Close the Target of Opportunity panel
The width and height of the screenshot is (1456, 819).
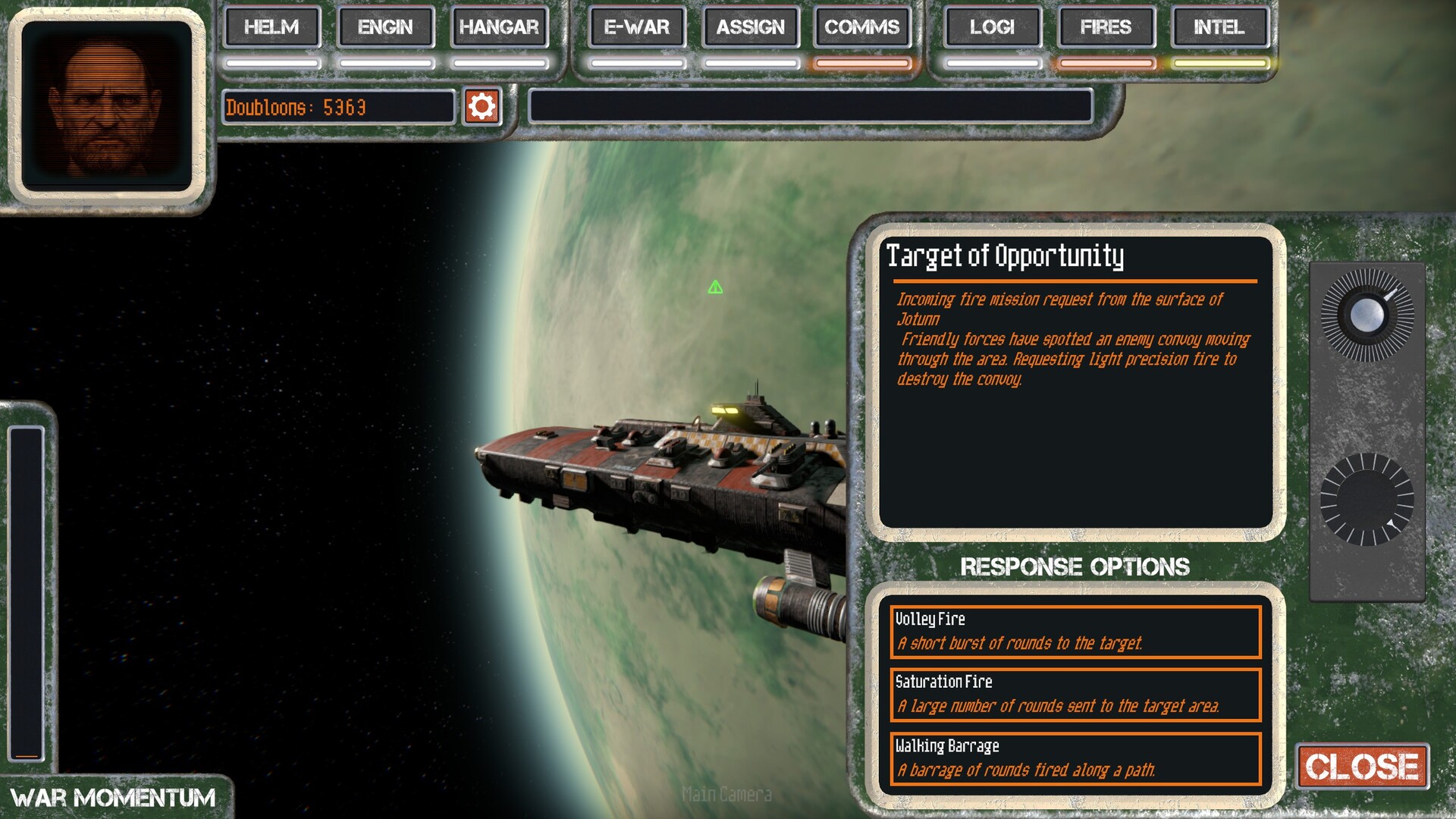pos(1362,767)
